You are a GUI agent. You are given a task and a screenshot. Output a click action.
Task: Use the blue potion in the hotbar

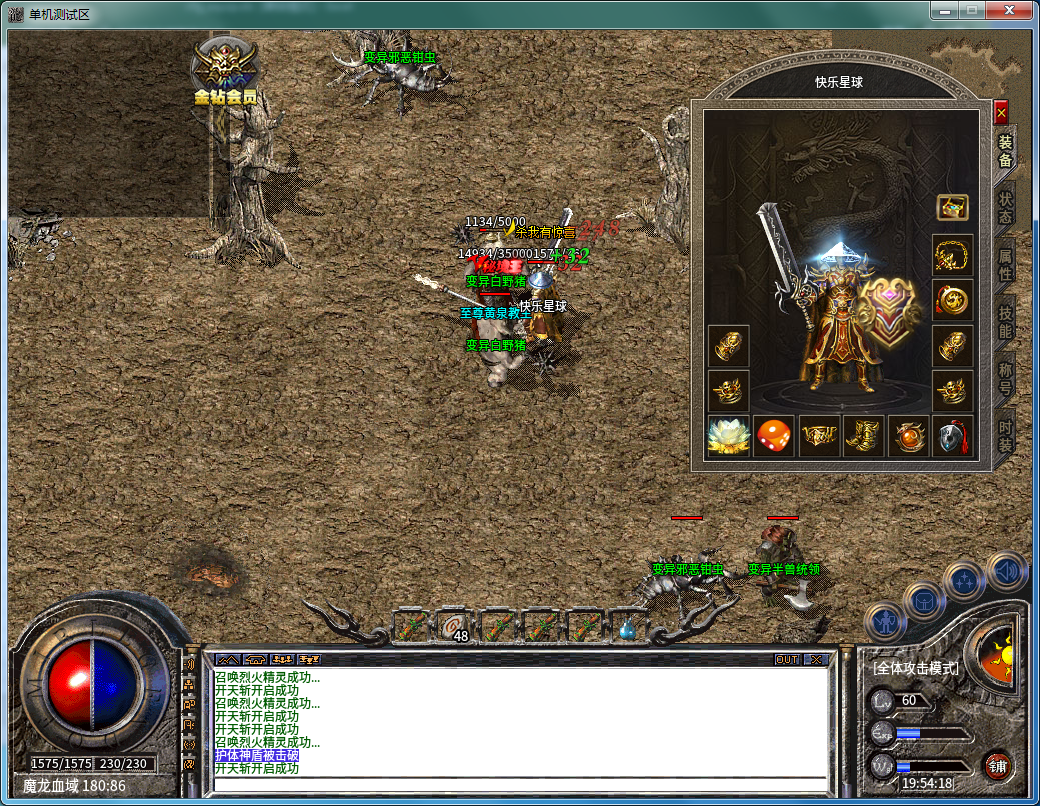point(628,628)
